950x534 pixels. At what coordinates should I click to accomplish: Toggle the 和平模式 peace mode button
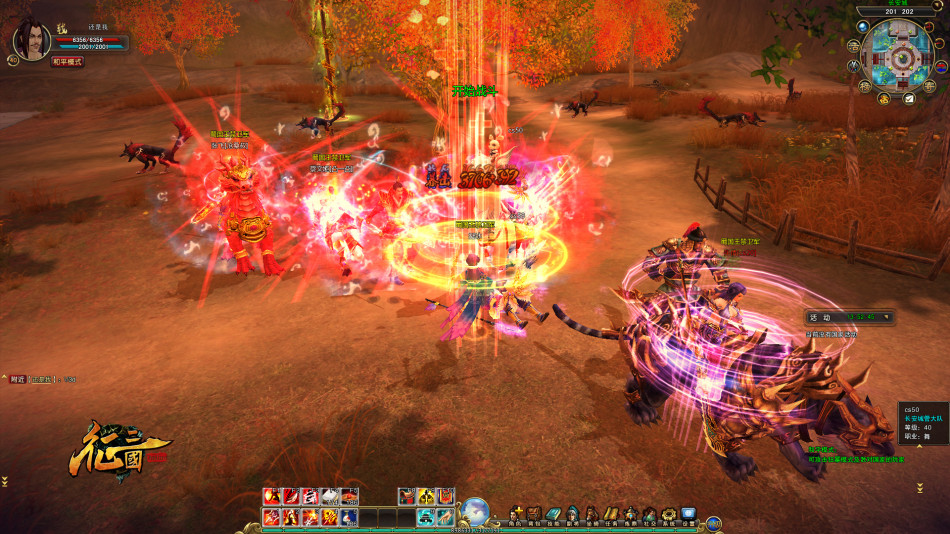tap(68, 62)
